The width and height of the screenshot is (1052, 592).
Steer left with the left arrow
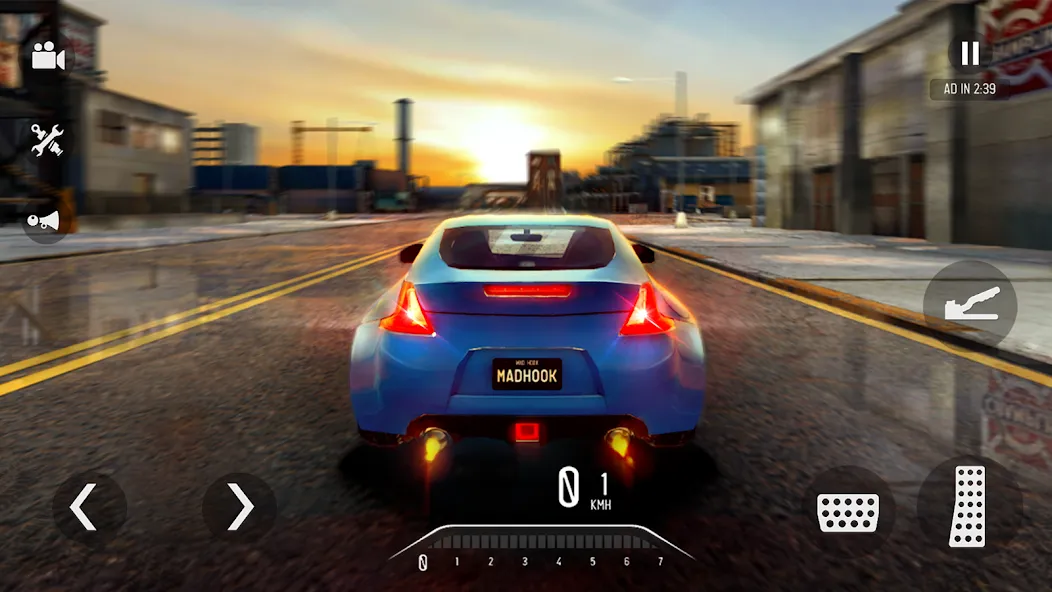click(84, 509)
